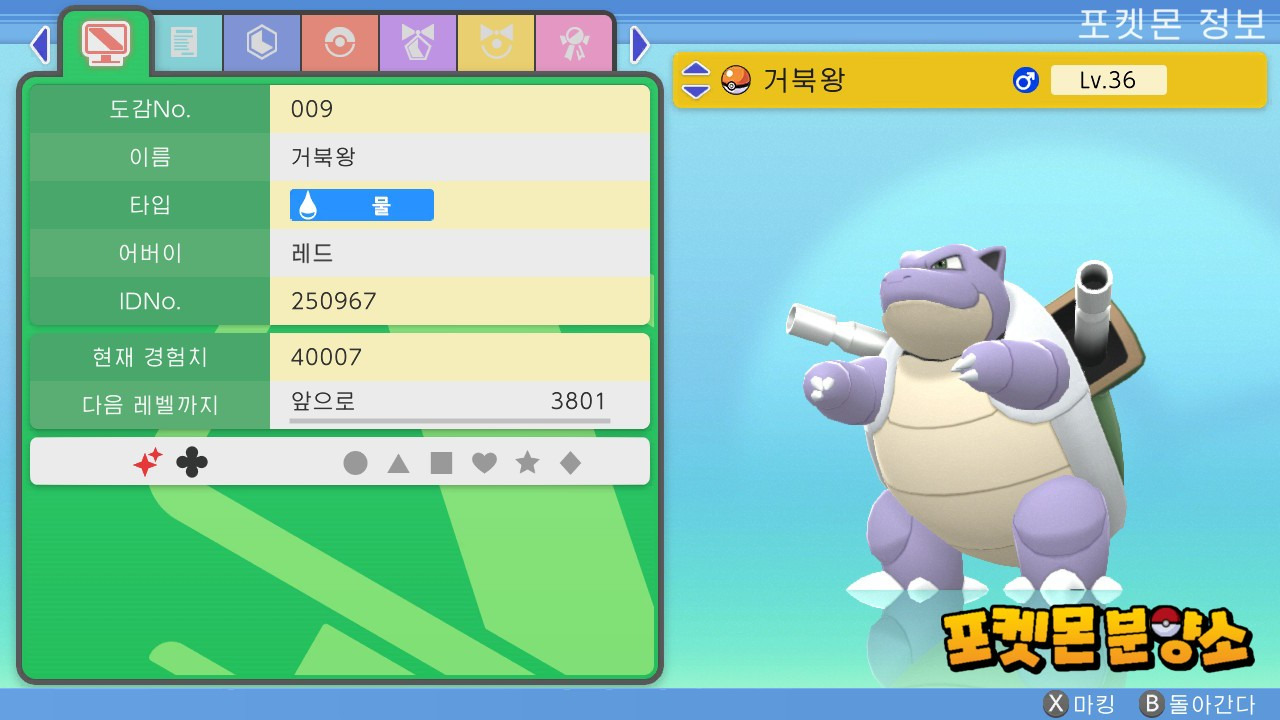
Task: Click the right arrow beside the tabs
Action: 640,44
